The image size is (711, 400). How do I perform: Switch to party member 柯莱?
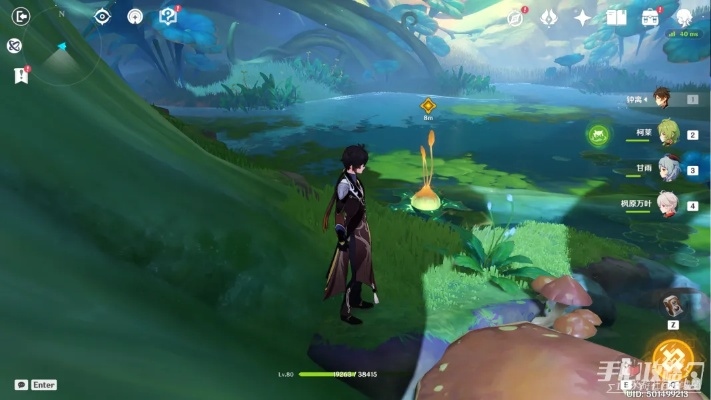(667, 132)
